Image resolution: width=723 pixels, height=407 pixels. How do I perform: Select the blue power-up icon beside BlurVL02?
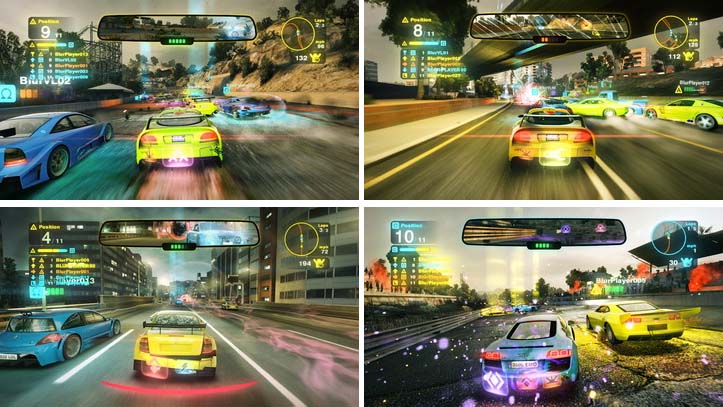tap(8, 92)
